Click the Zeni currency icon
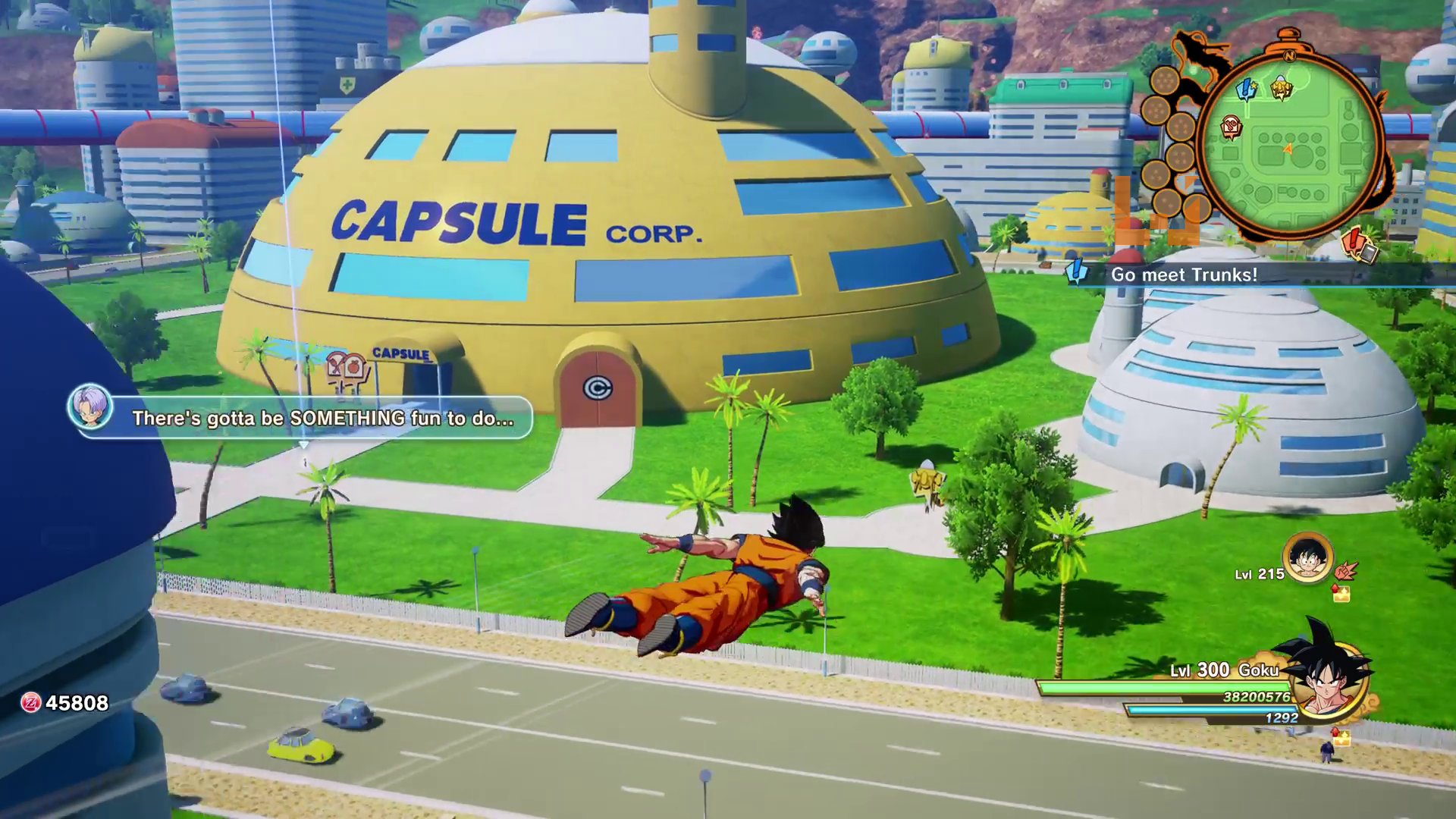The image size is (1456, 819). coord(30,703)
